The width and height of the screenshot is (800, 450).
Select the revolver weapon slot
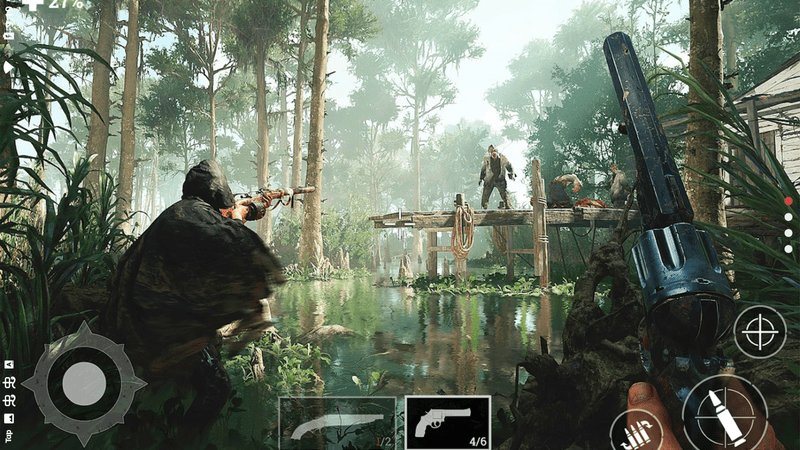(x=447, y=422)
